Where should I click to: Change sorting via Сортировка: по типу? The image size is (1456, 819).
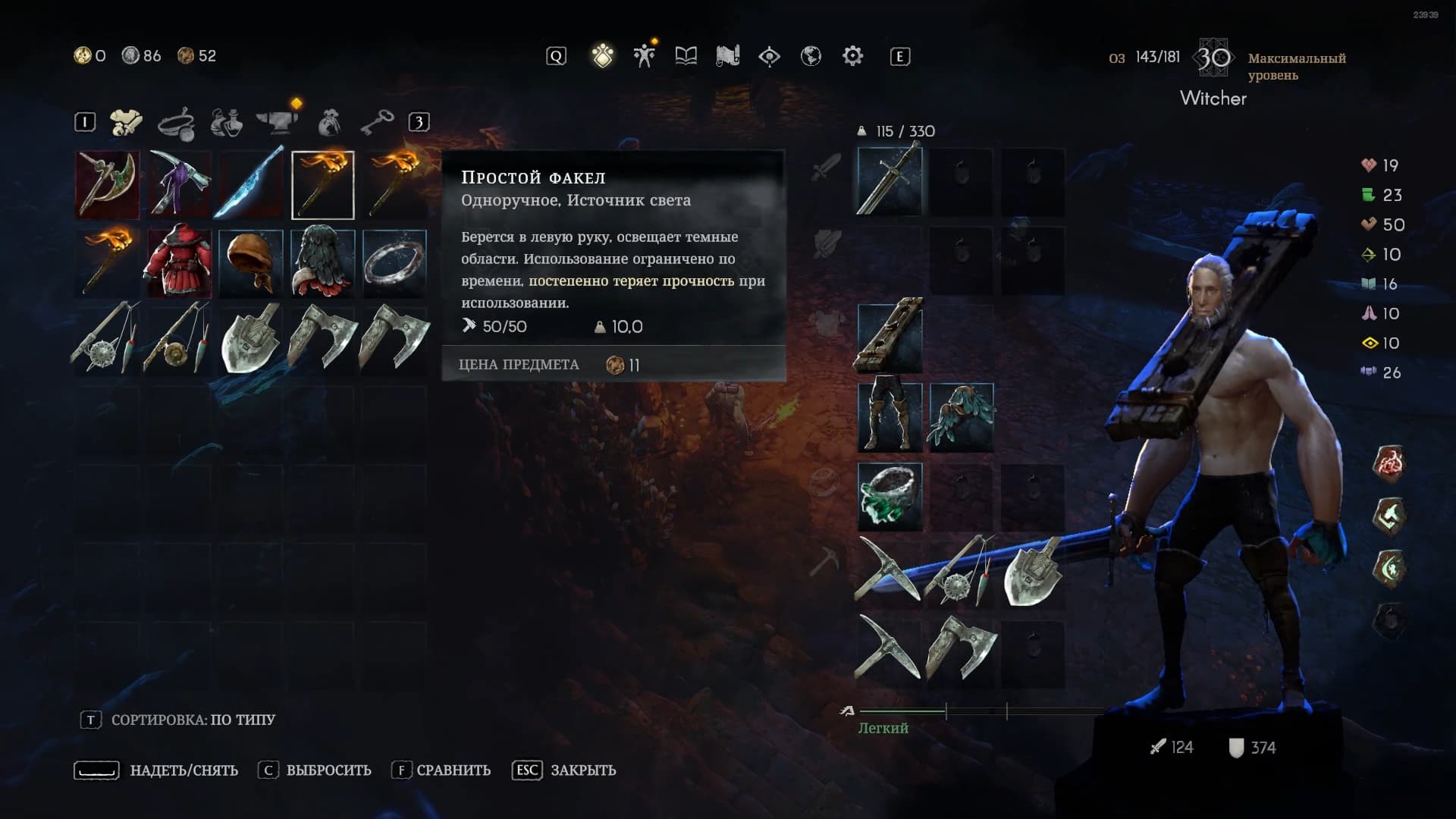pyautogui.click(x=193, y=720)
